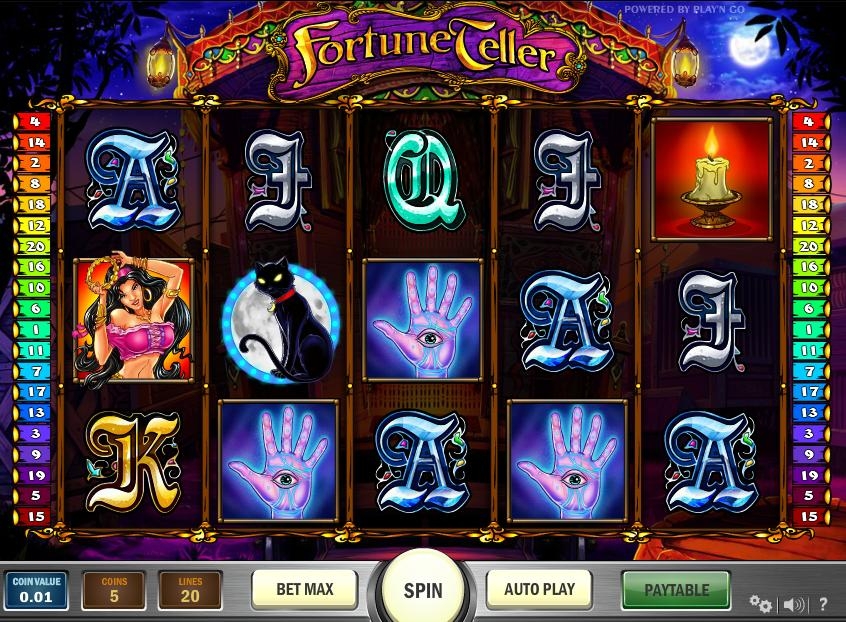Show help via the question mark
846x622 pixels.
click(823, 604)
